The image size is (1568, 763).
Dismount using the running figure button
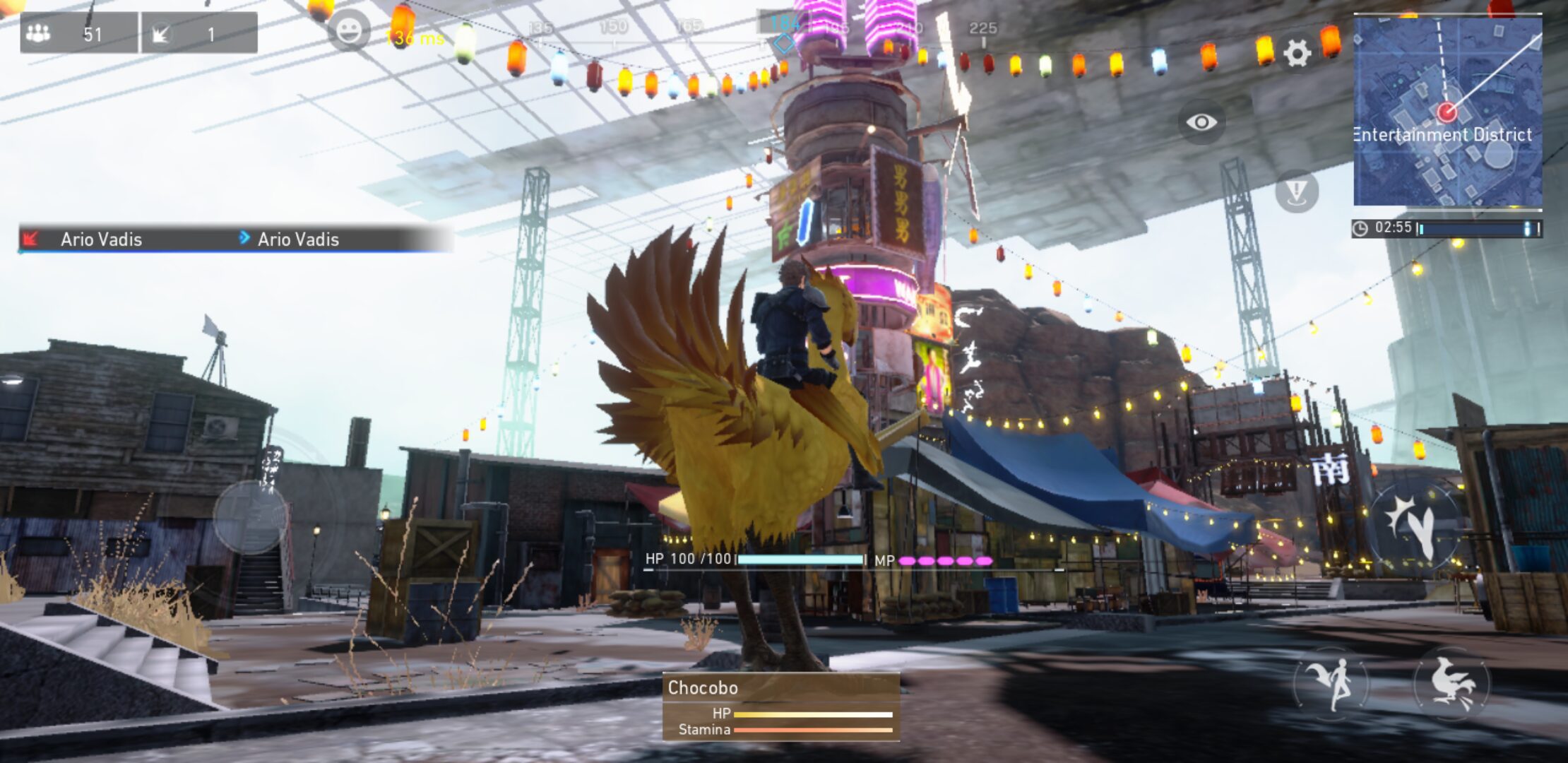1331,683
